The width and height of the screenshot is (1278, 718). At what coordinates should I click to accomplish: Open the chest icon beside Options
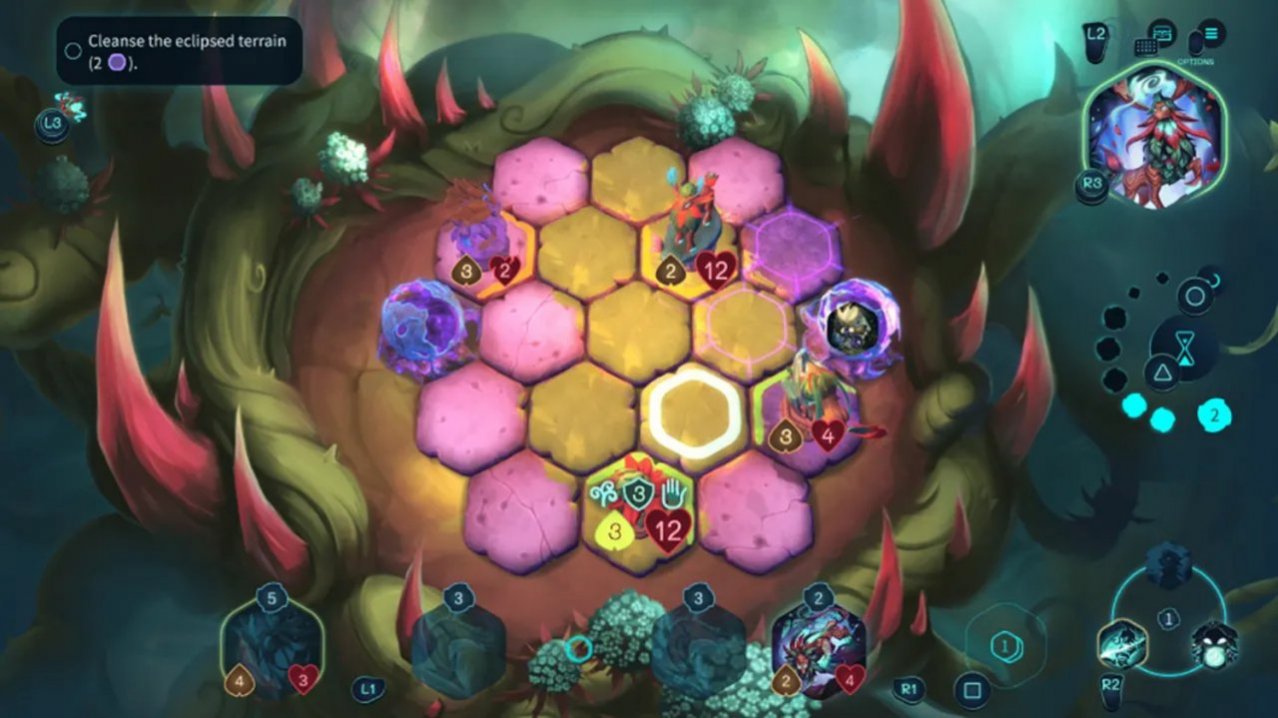pos(1161,34)
